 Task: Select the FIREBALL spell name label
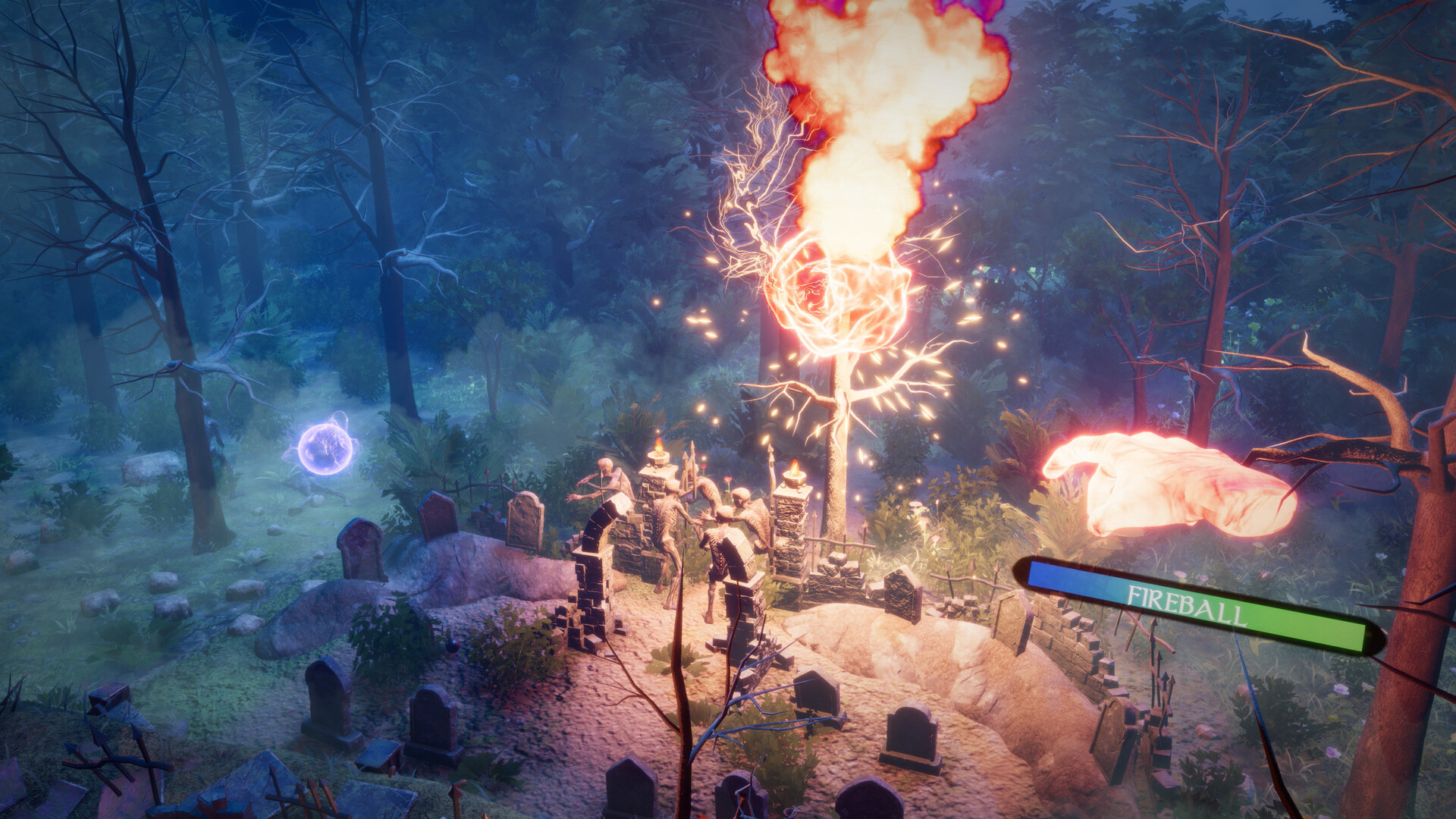coord(1187,603)
